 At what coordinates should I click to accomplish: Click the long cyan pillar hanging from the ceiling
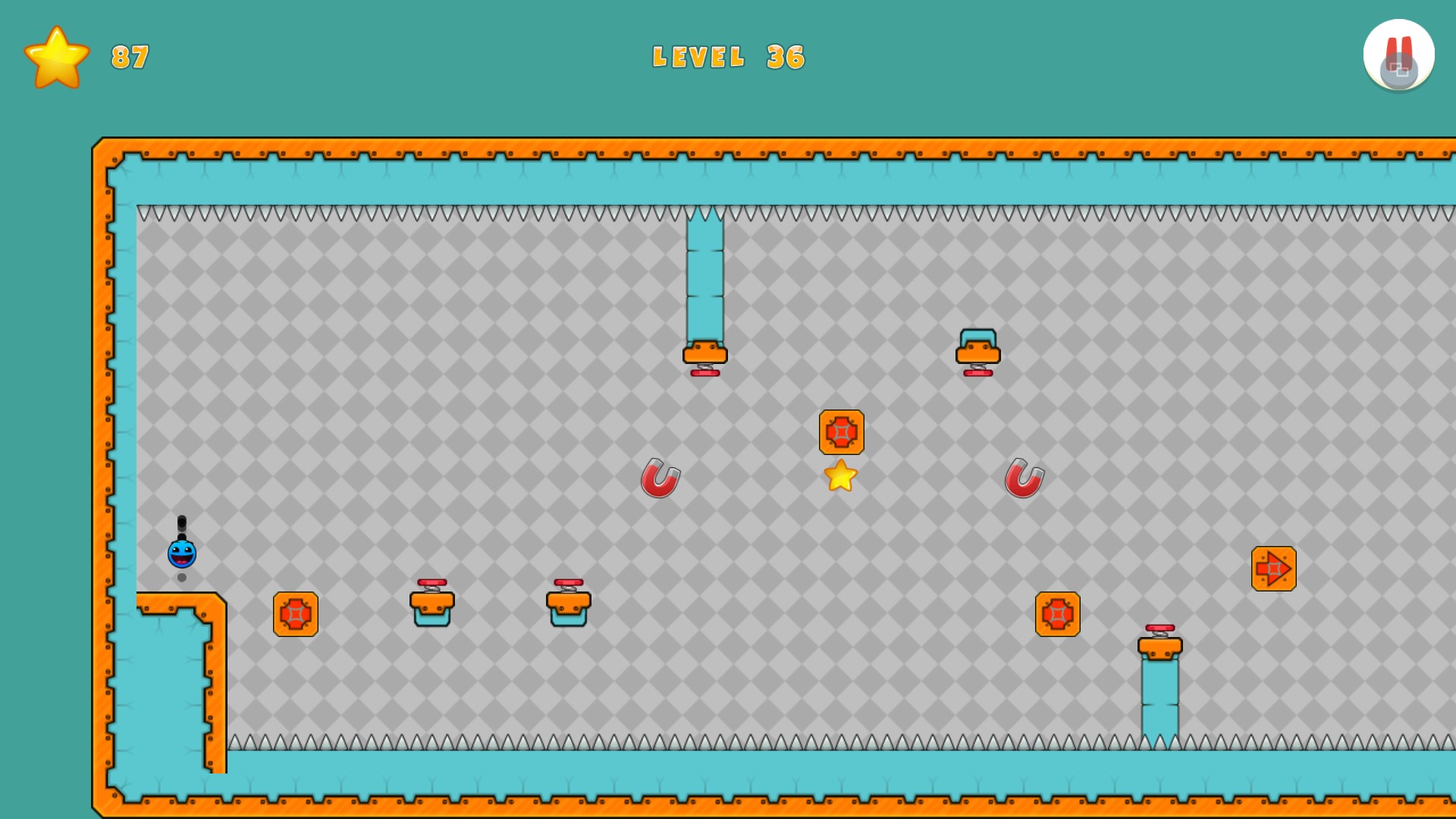704,273
